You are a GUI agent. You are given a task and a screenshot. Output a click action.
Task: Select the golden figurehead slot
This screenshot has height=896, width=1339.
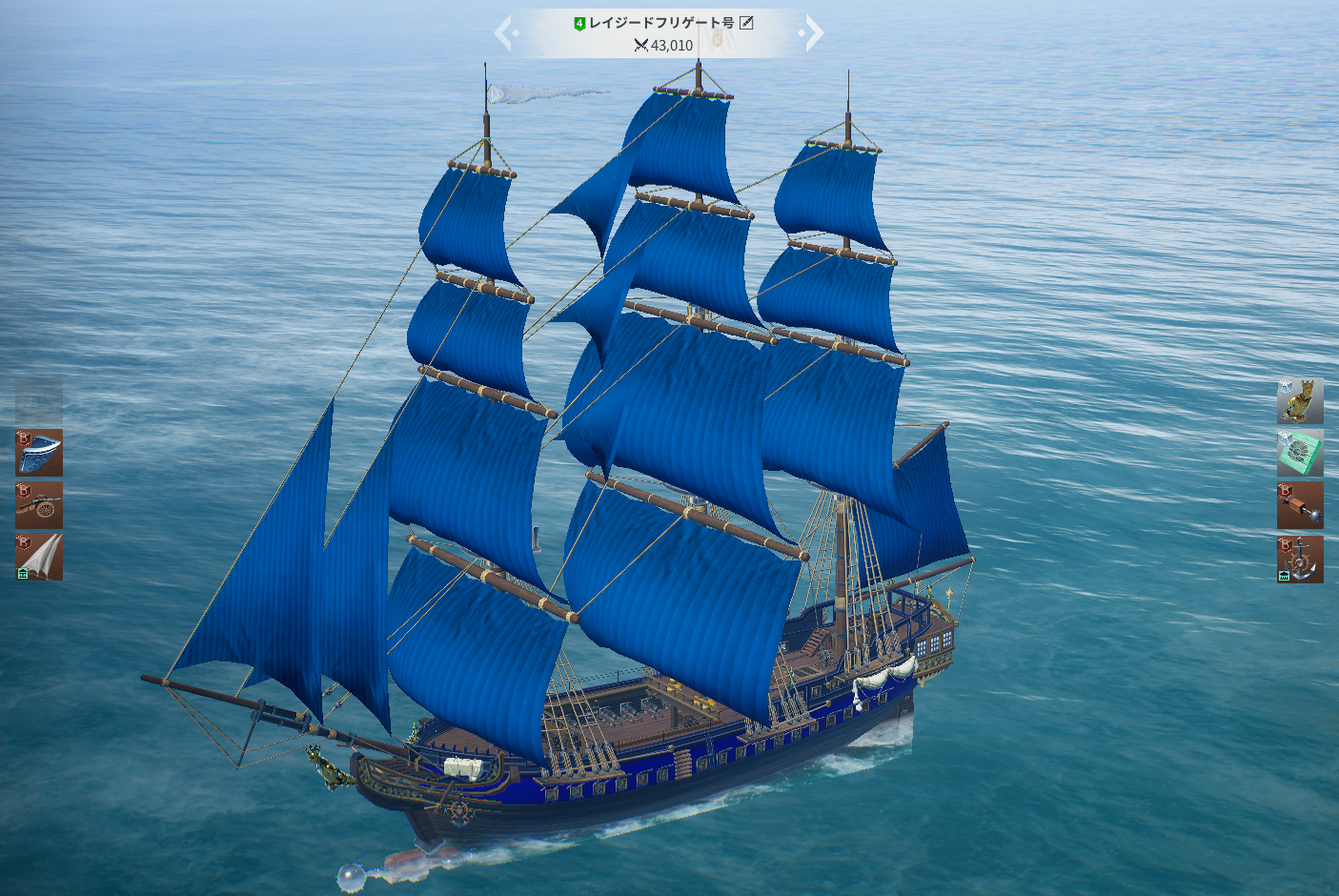click(x=1300, y=401)
